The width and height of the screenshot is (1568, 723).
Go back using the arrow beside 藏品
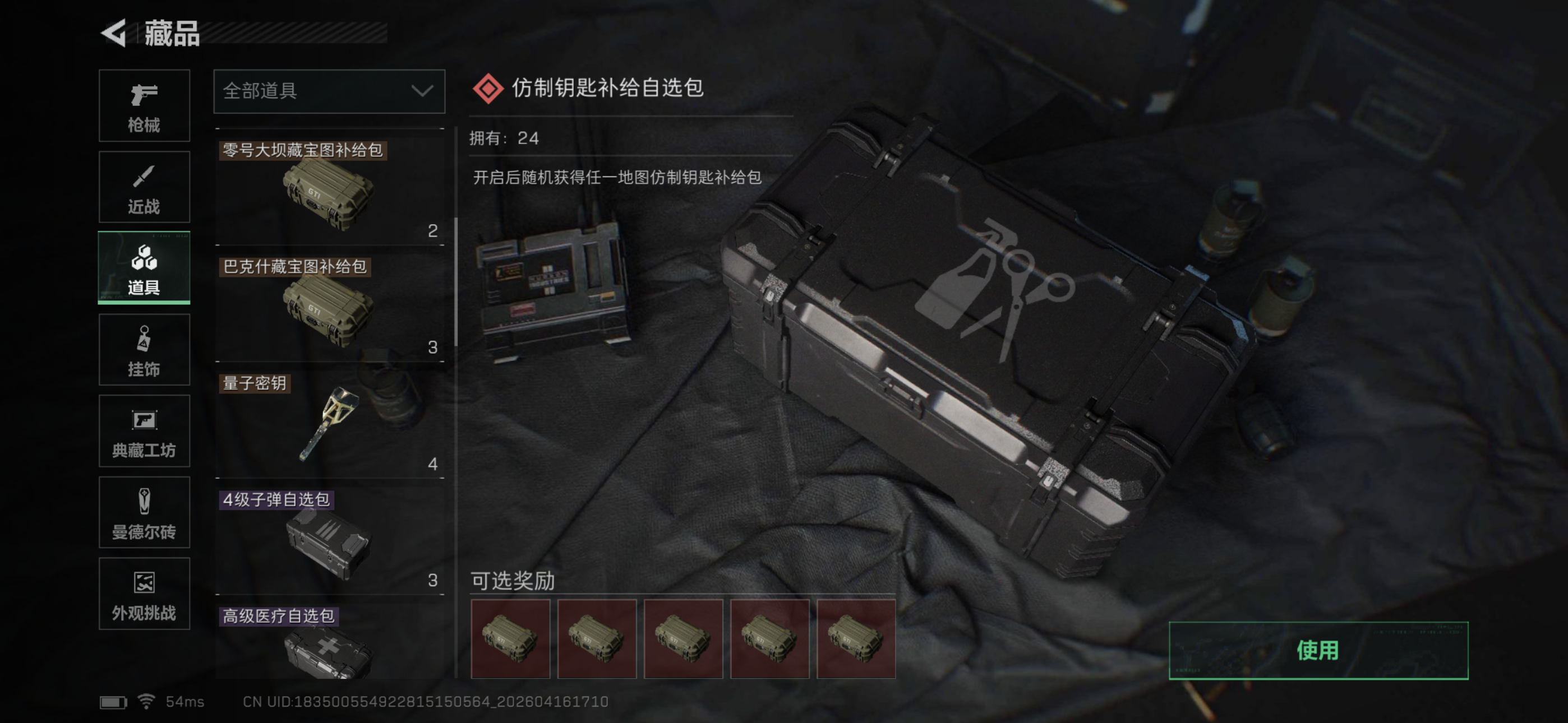pyautogui.click(x=114, y=33)
